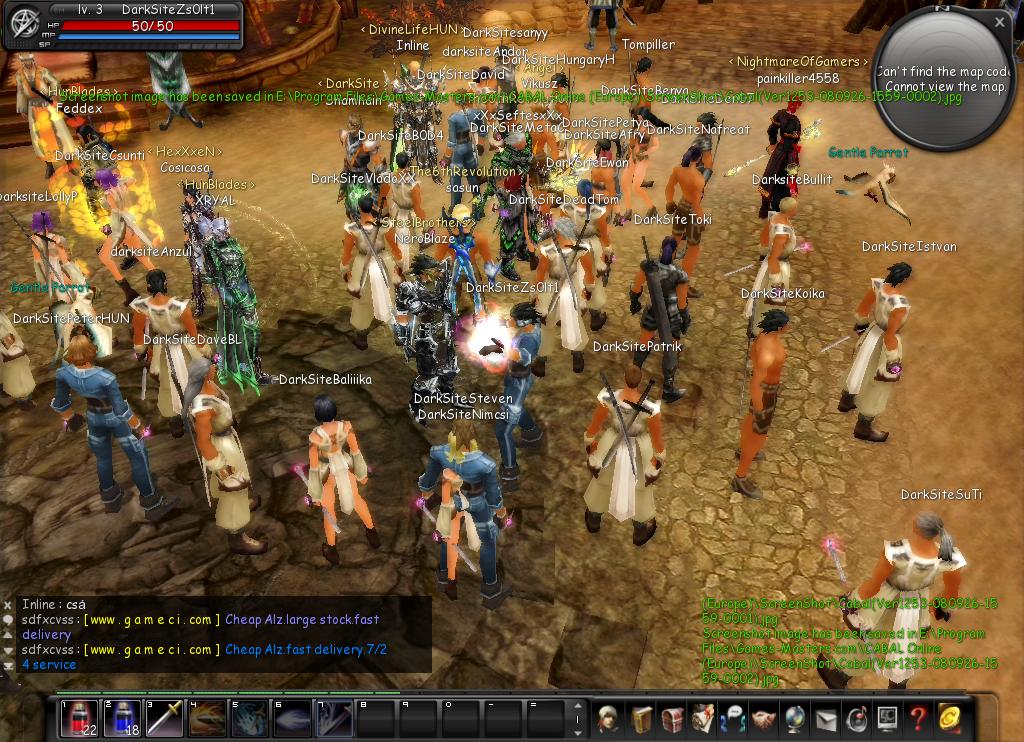
Task: Open the globe map icon
Action: point(795,718)
